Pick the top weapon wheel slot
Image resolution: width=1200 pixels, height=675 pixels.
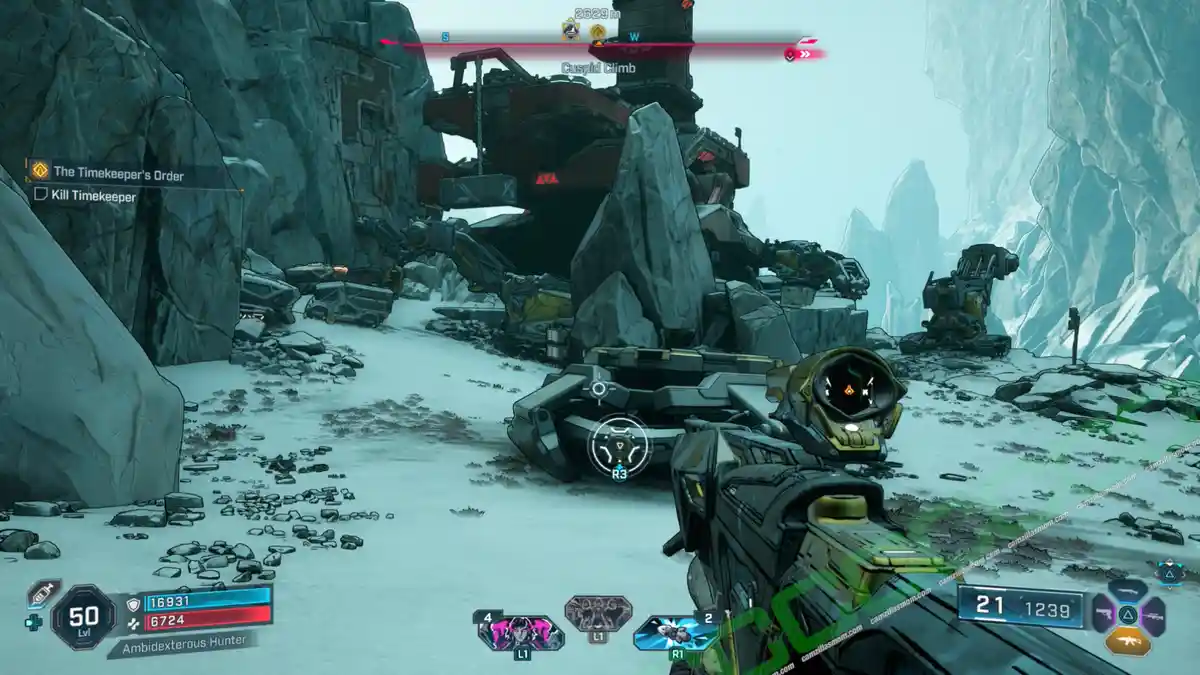point(1128,590)
